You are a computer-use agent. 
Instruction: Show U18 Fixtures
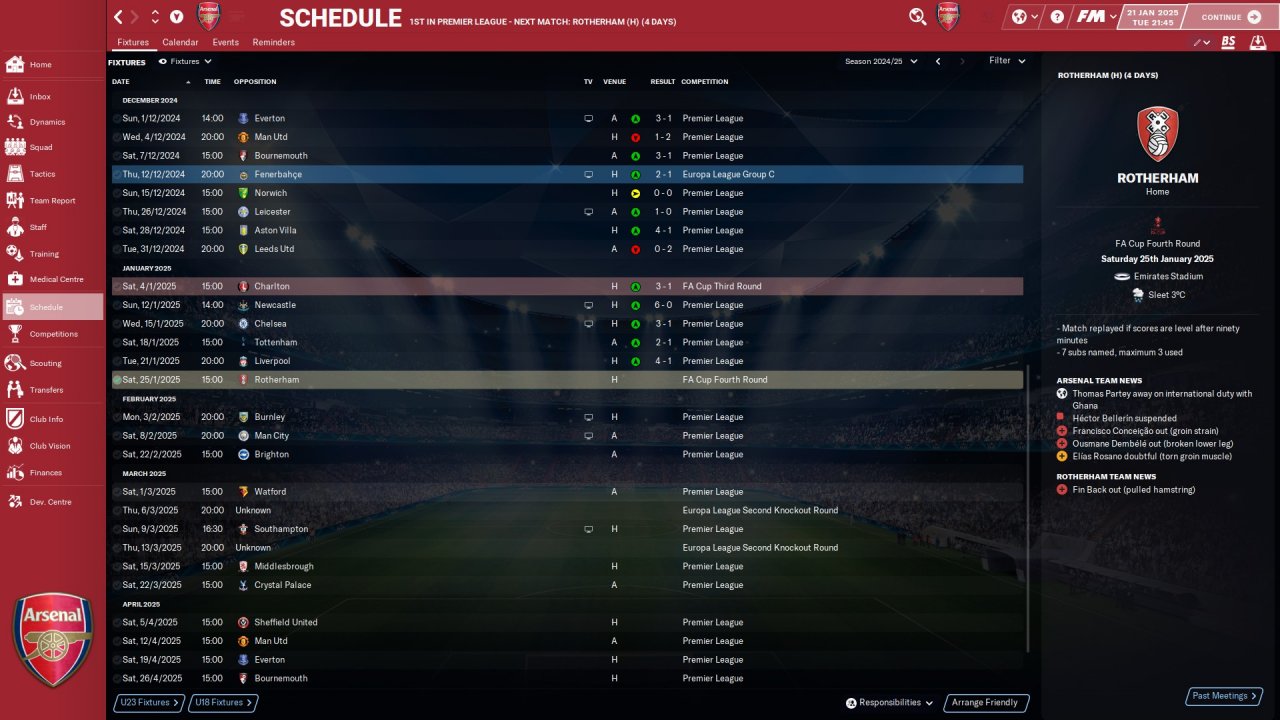(x=223, y=703)
